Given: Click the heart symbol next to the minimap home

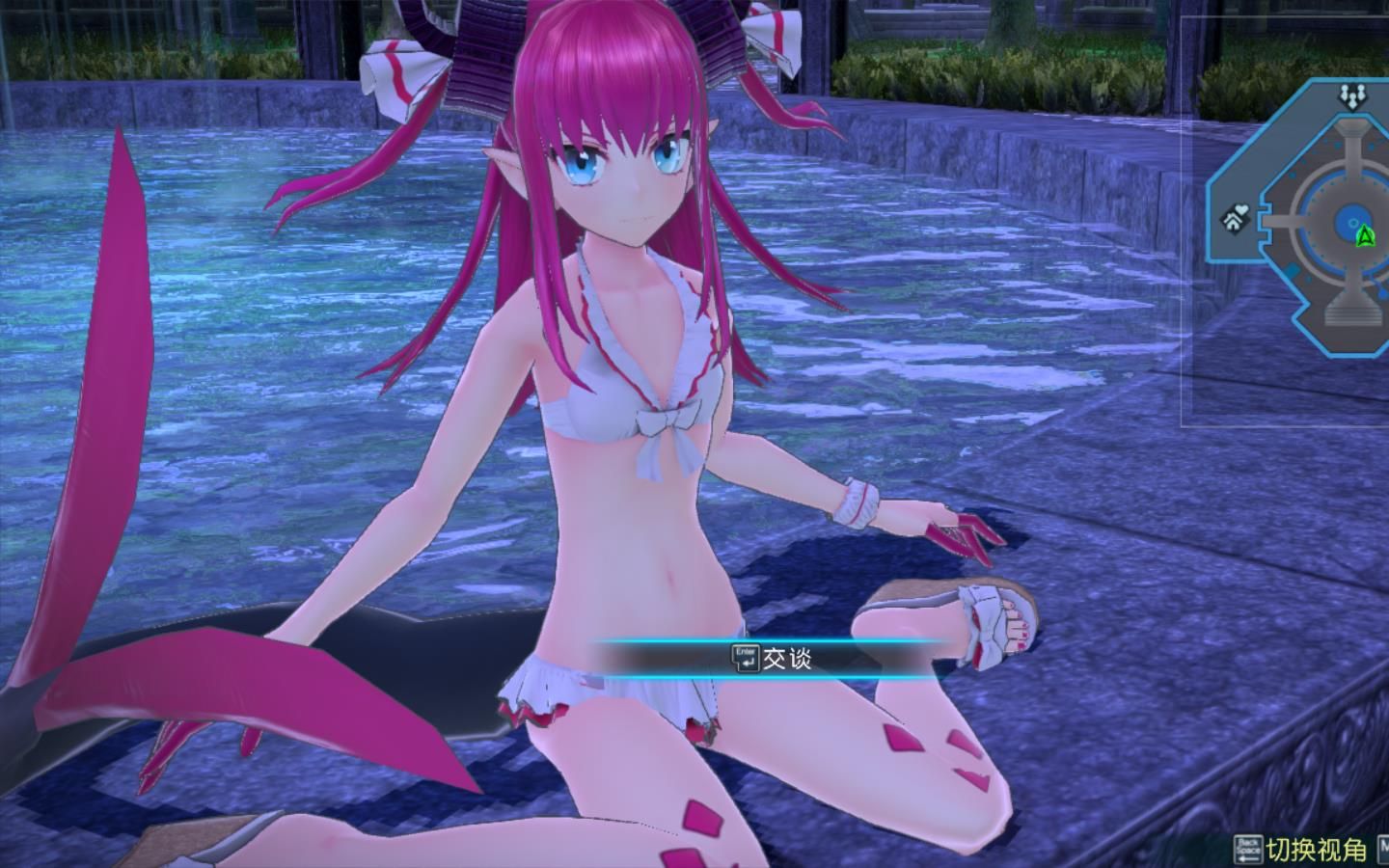Looking at the screenshot, I should (1241, 208).
